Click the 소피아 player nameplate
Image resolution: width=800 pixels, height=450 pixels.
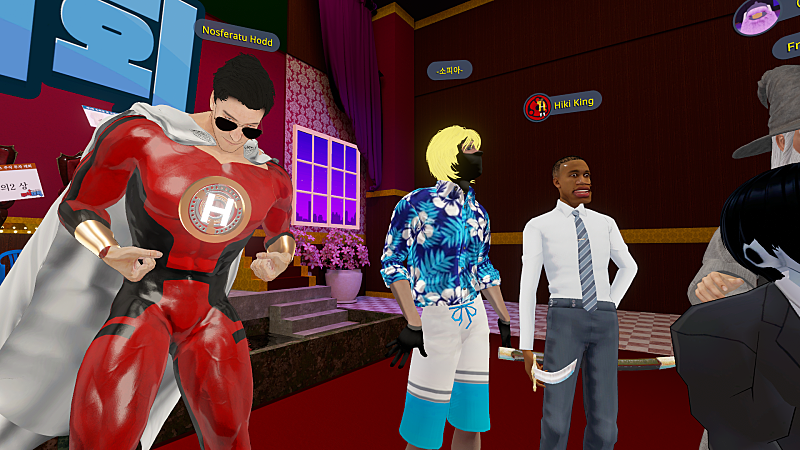(x=449, y=70)
